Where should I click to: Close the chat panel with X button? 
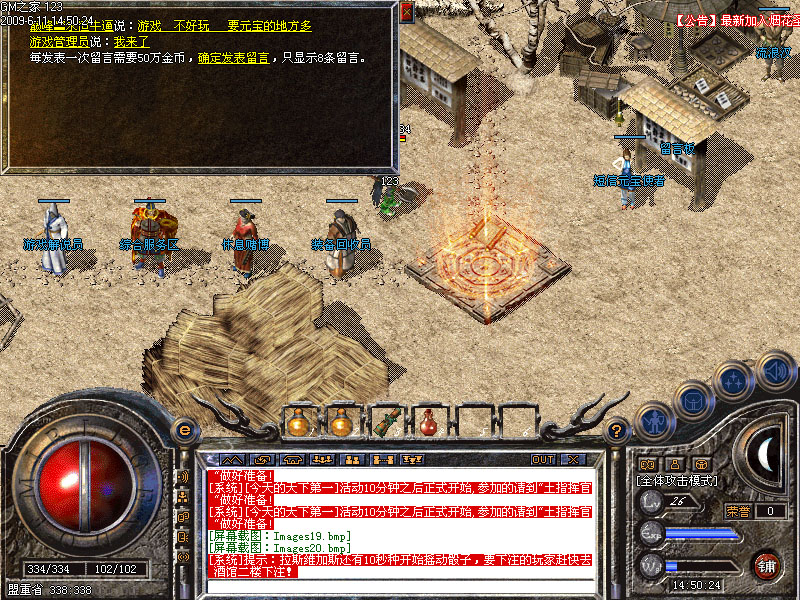tap(573, 460)
